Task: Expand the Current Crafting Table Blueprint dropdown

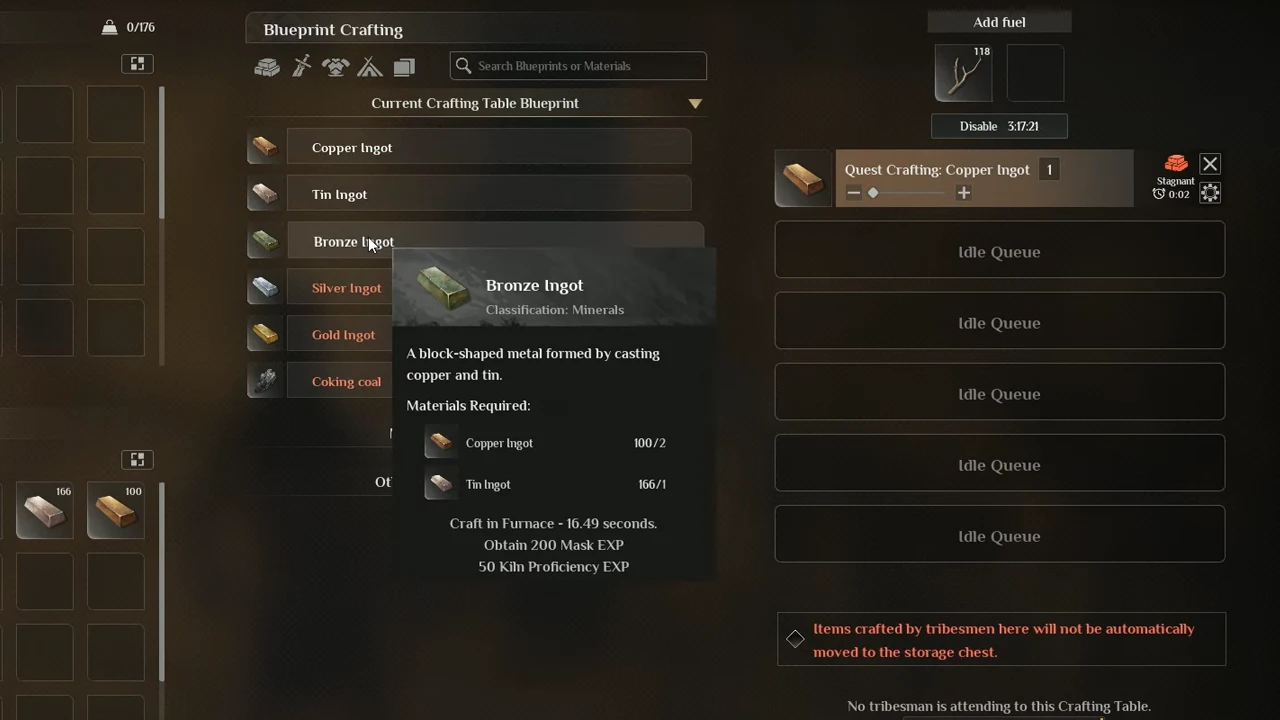Action: click(x=695, y=103)
